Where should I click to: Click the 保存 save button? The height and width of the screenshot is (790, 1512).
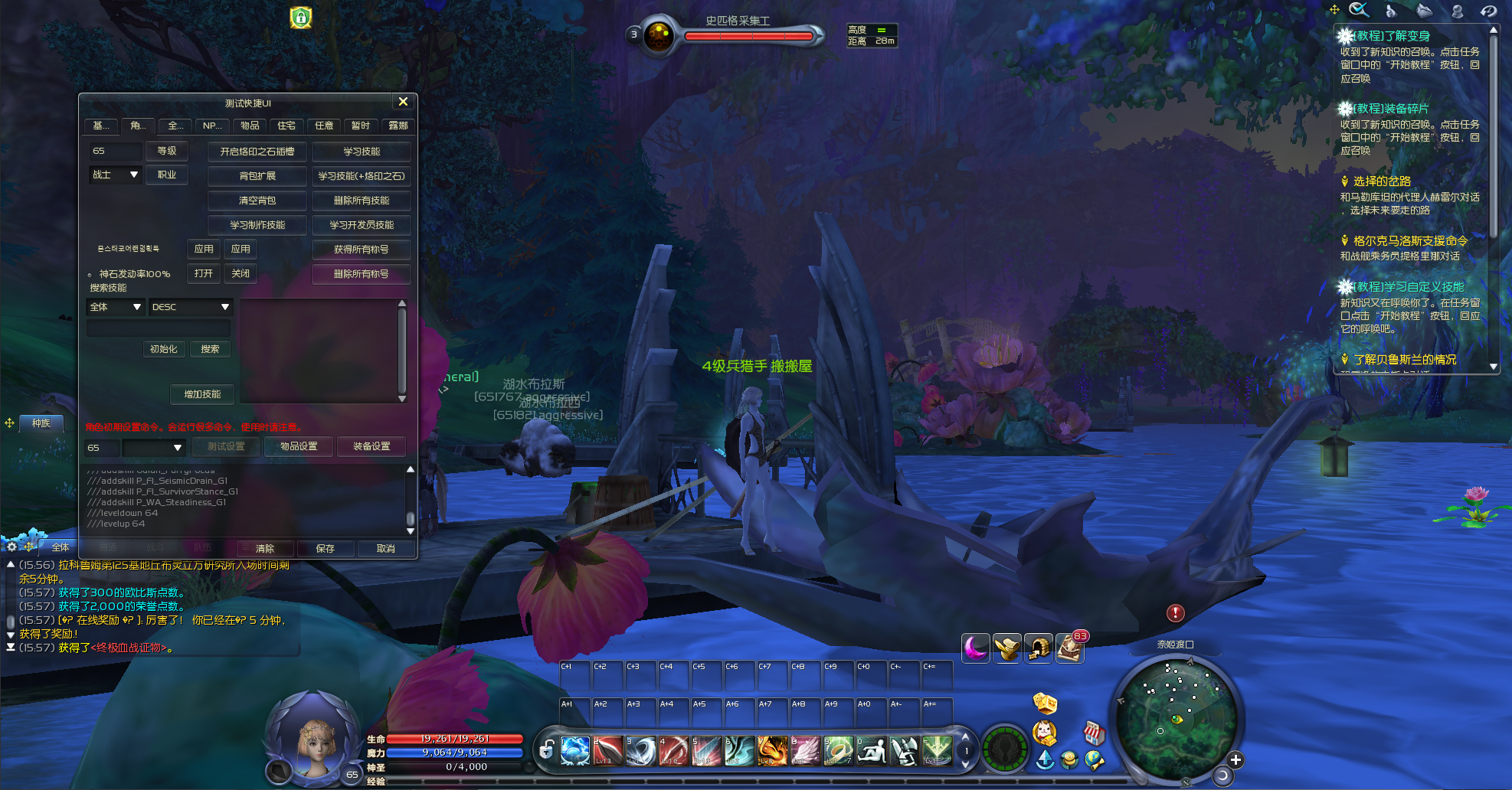[x=326, y=549]
